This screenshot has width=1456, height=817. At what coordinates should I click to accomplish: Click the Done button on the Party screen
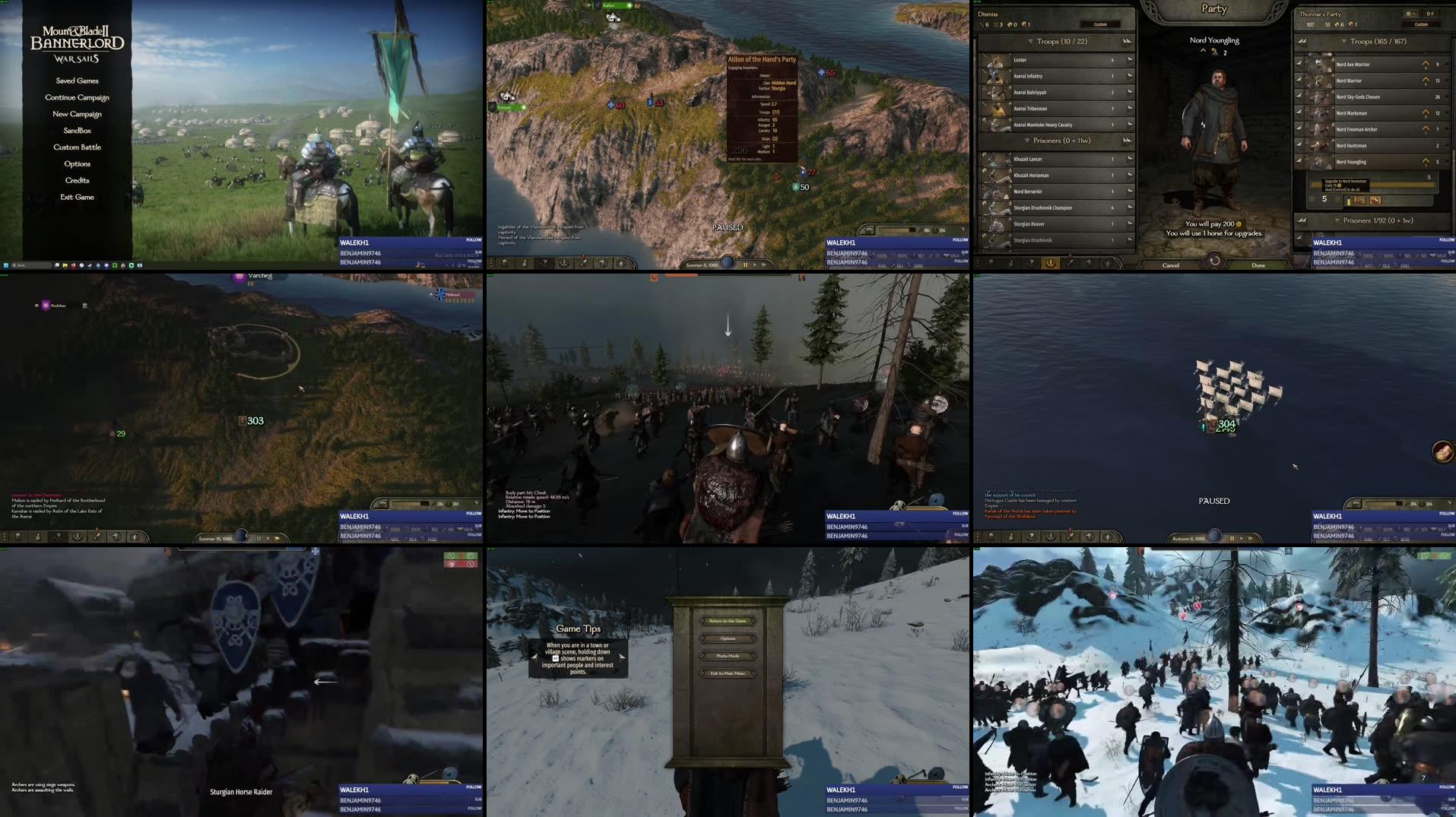coord(1258,264)
